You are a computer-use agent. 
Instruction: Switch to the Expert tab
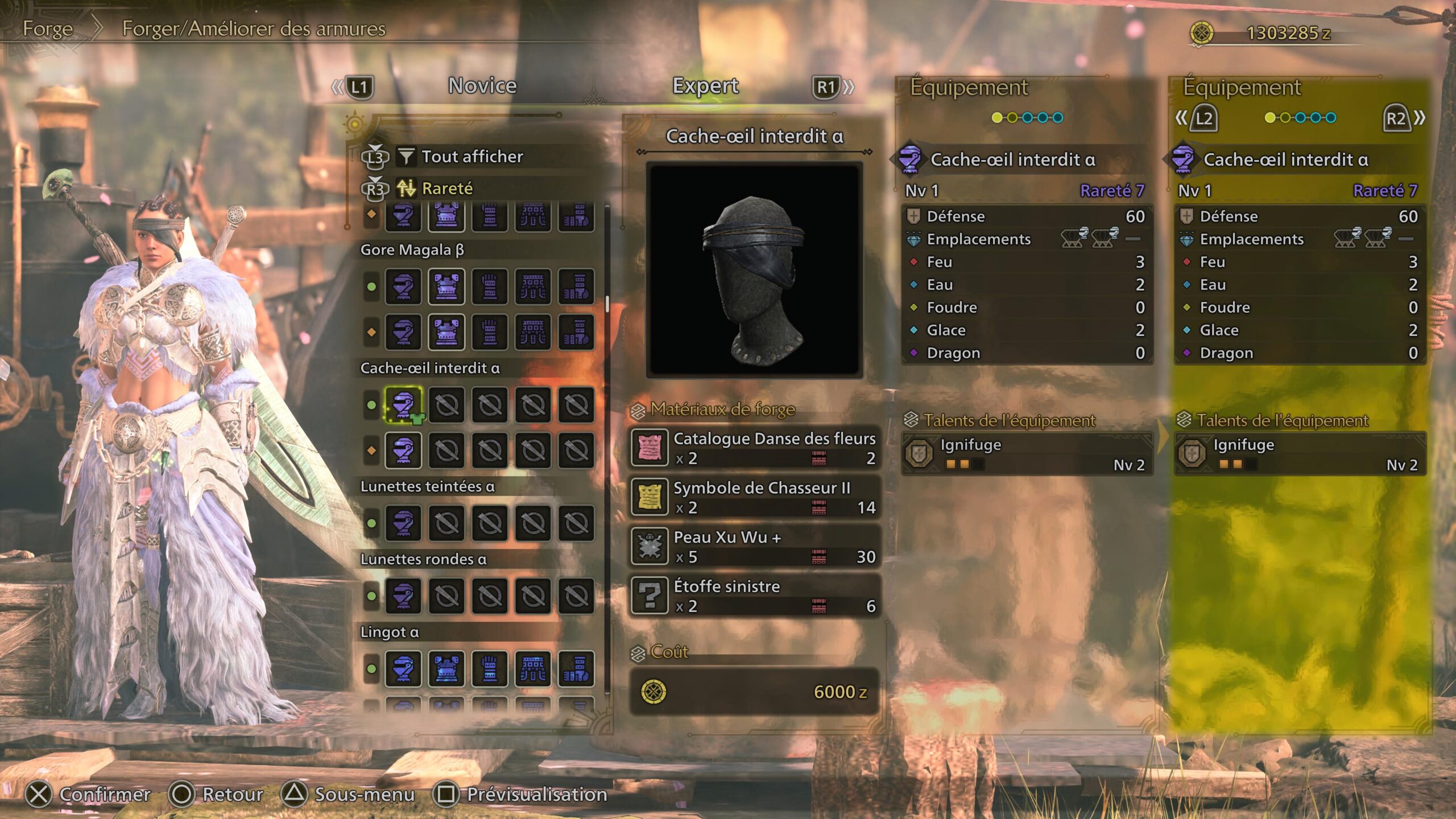[x=705, y=86]
